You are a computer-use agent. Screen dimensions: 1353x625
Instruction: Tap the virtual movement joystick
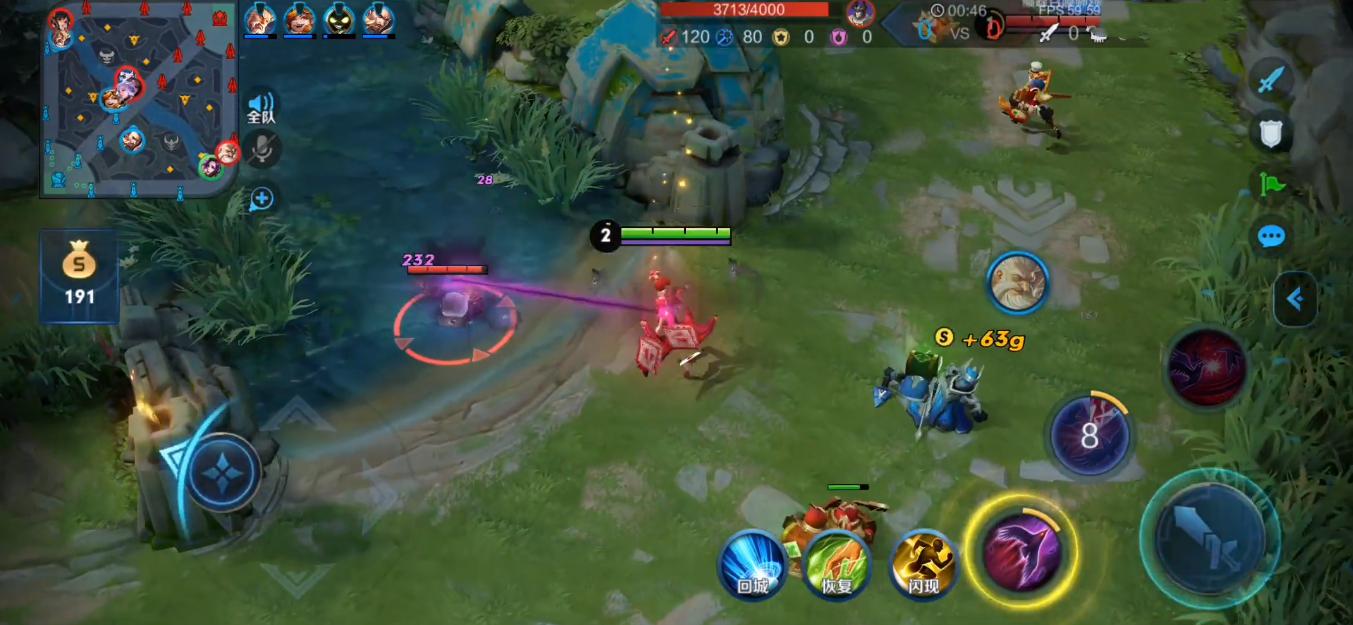223,470
